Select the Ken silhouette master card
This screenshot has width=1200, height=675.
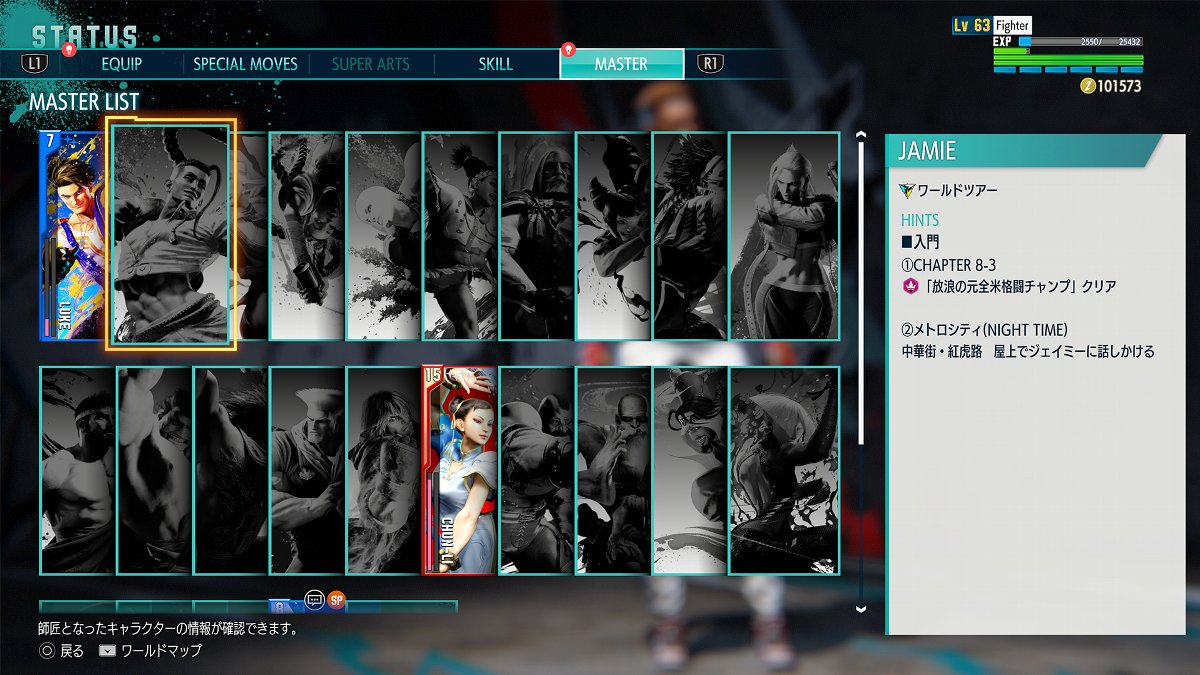(384, 470)
